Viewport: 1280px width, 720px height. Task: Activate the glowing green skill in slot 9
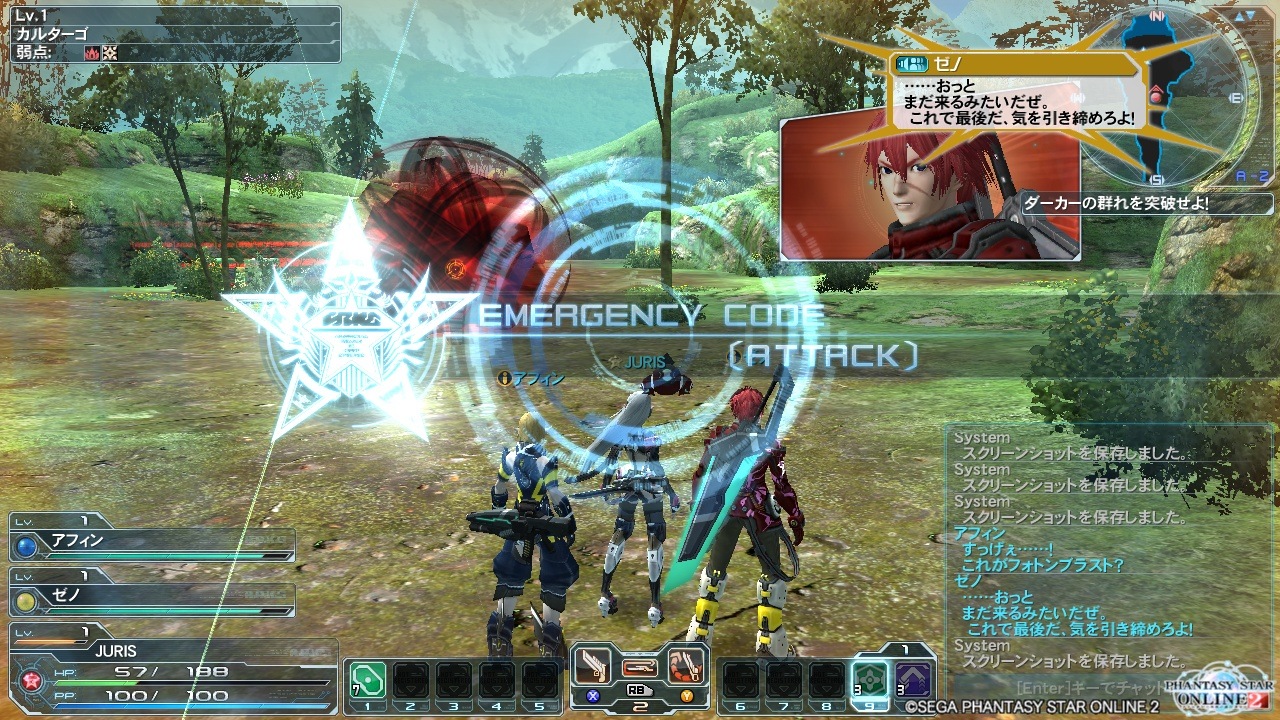click(x=869, y=680)
